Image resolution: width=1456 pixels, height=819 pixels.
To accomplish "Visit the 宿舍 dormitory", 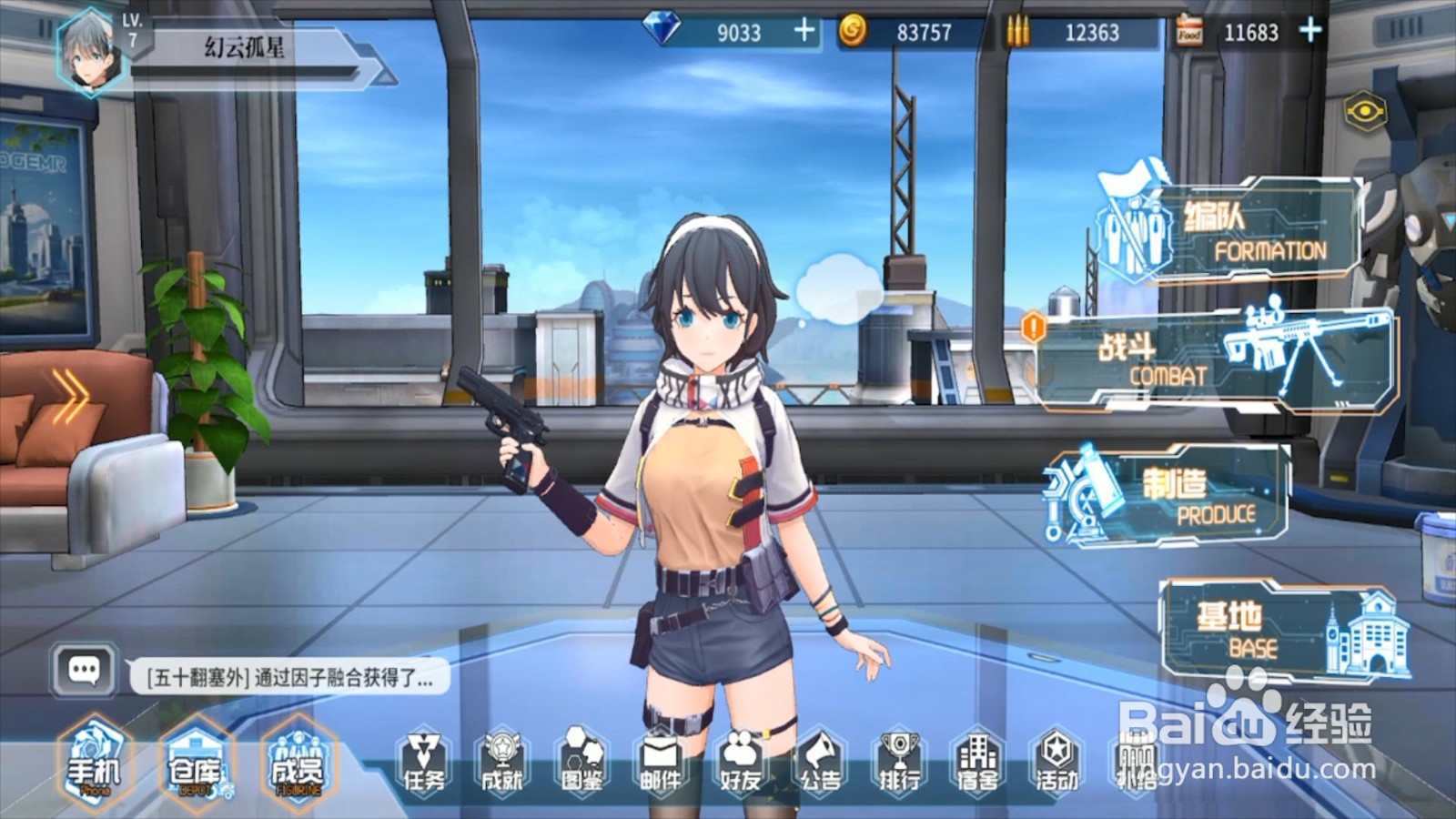I will click(977, 764).
